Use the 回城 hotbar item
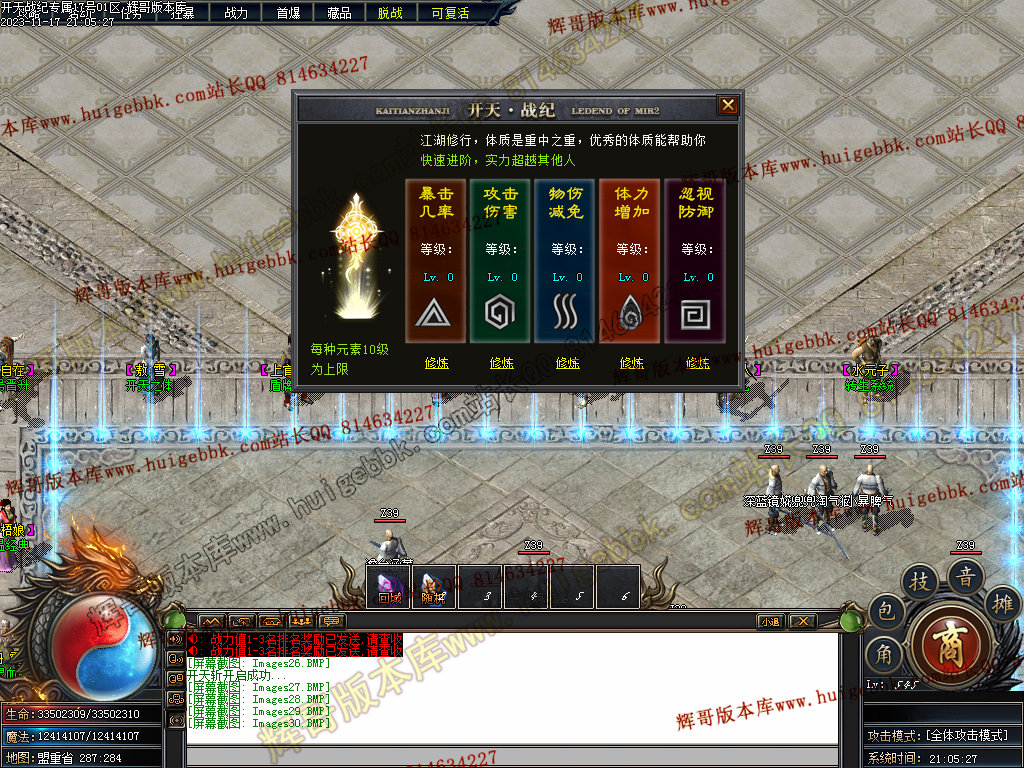1024x768 pixels. pos(388,587)
